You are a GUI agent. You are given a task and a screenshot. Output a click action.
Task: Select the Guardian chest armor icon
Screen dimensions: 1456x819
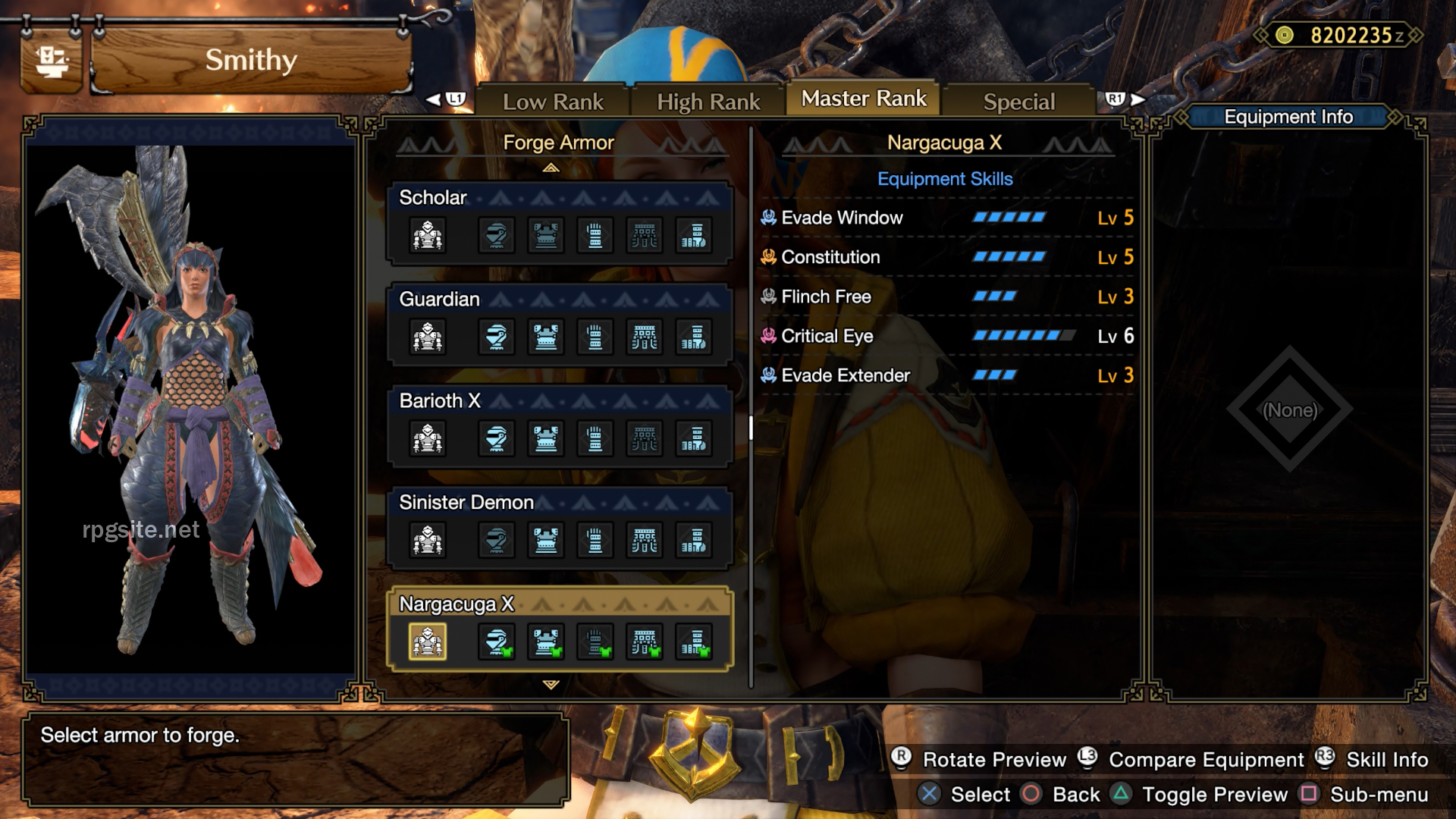(546, 337)
